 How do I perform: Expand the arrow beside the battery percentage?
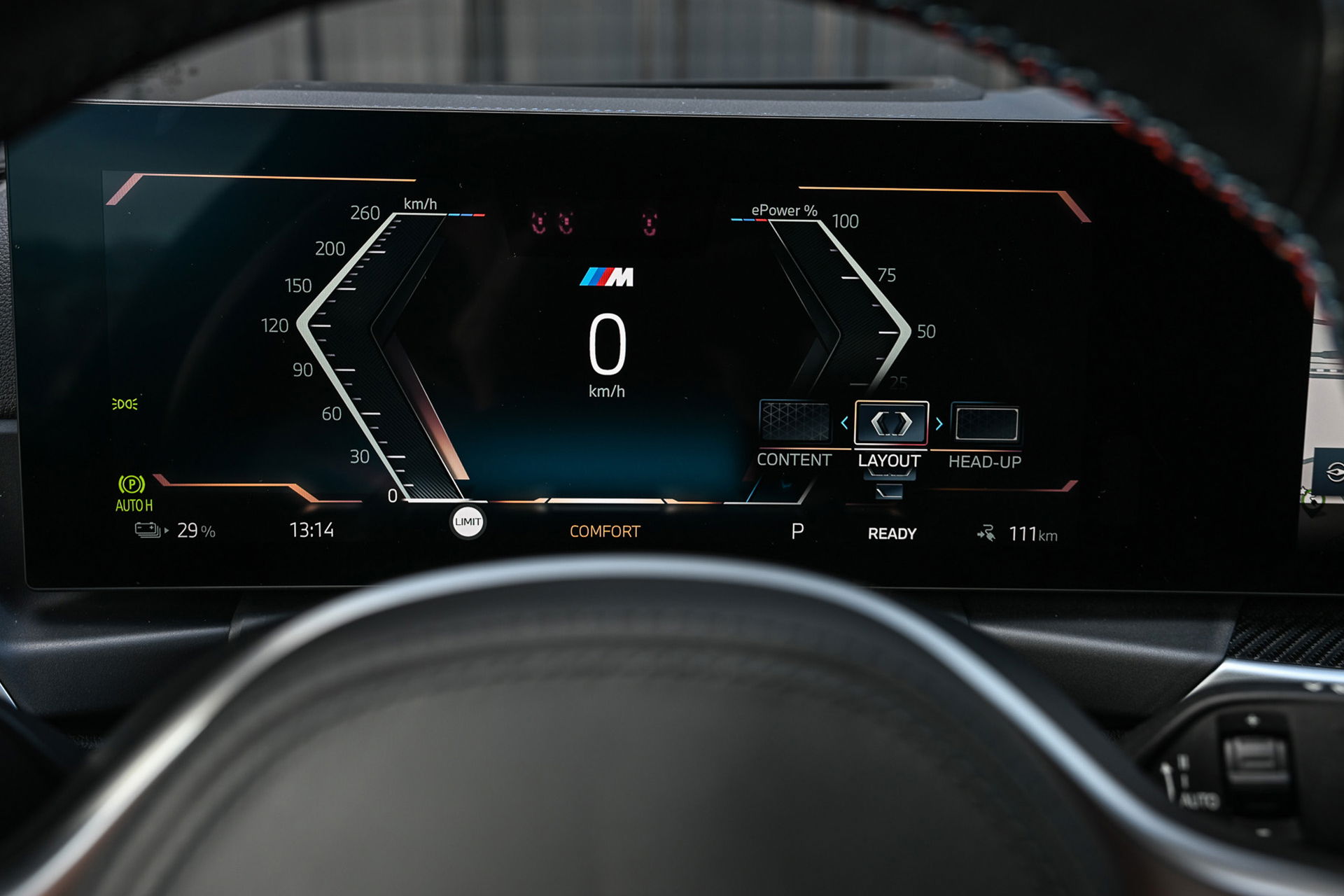pyautogui.click(x=168, y=531)
